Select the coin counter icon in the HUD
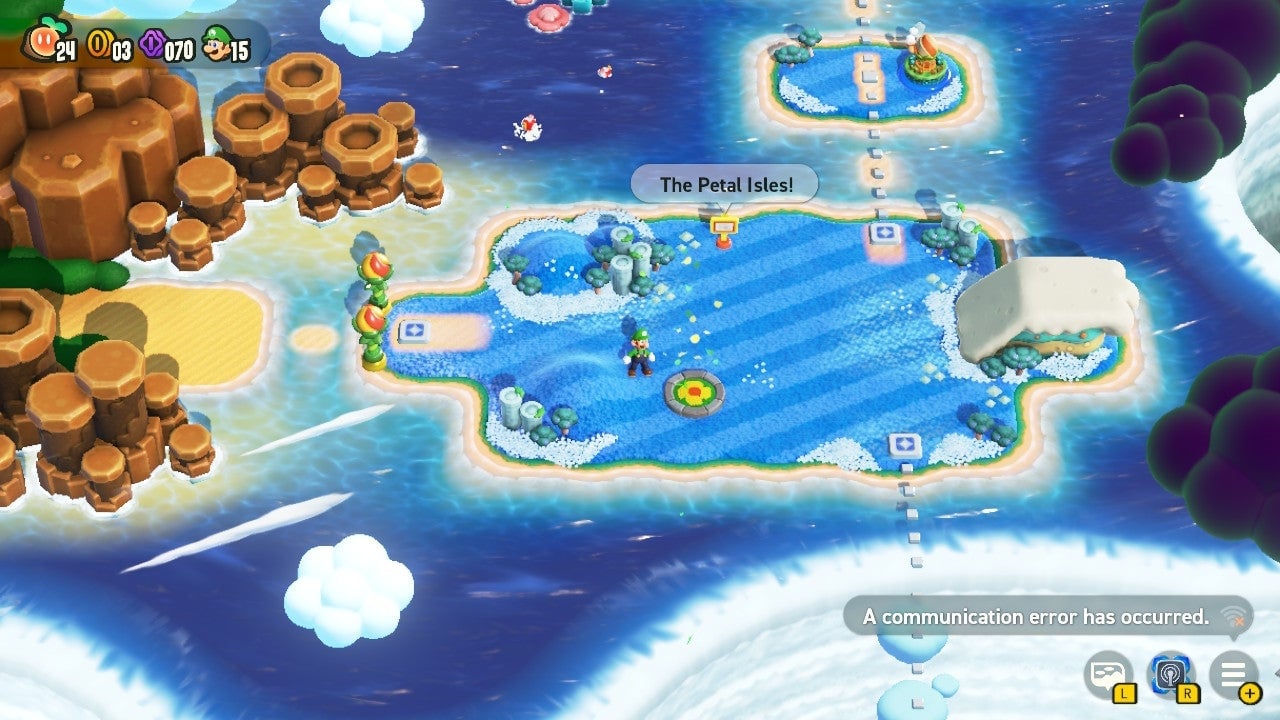Image resolution: width=1280 pixels, height=720 pixels. (x=98, y=43)
